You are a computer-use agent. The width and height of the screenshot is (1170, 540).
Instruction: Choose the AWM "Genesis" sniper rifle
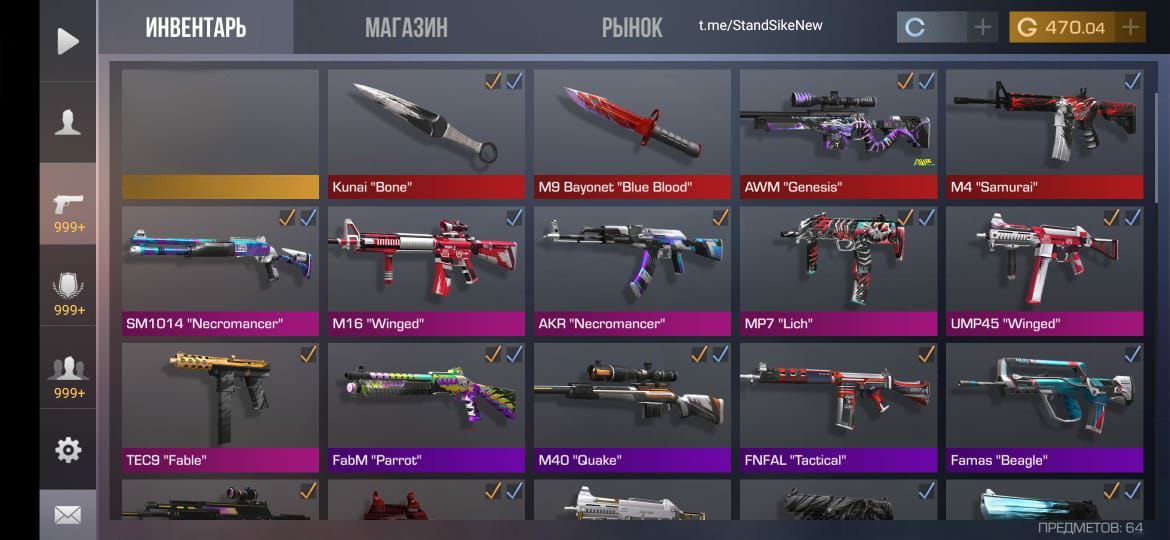(x=838, y=132)
